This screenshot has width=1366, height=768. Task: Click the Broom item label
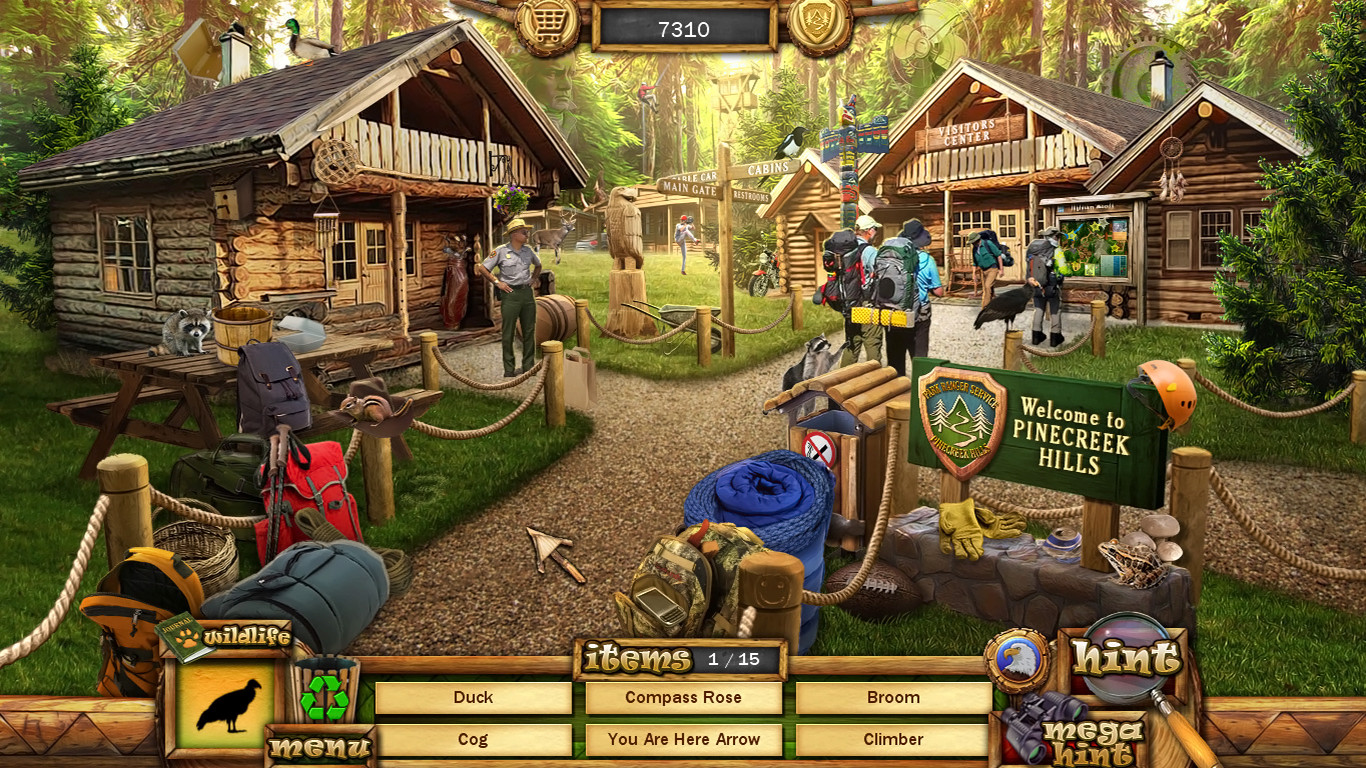893,697
